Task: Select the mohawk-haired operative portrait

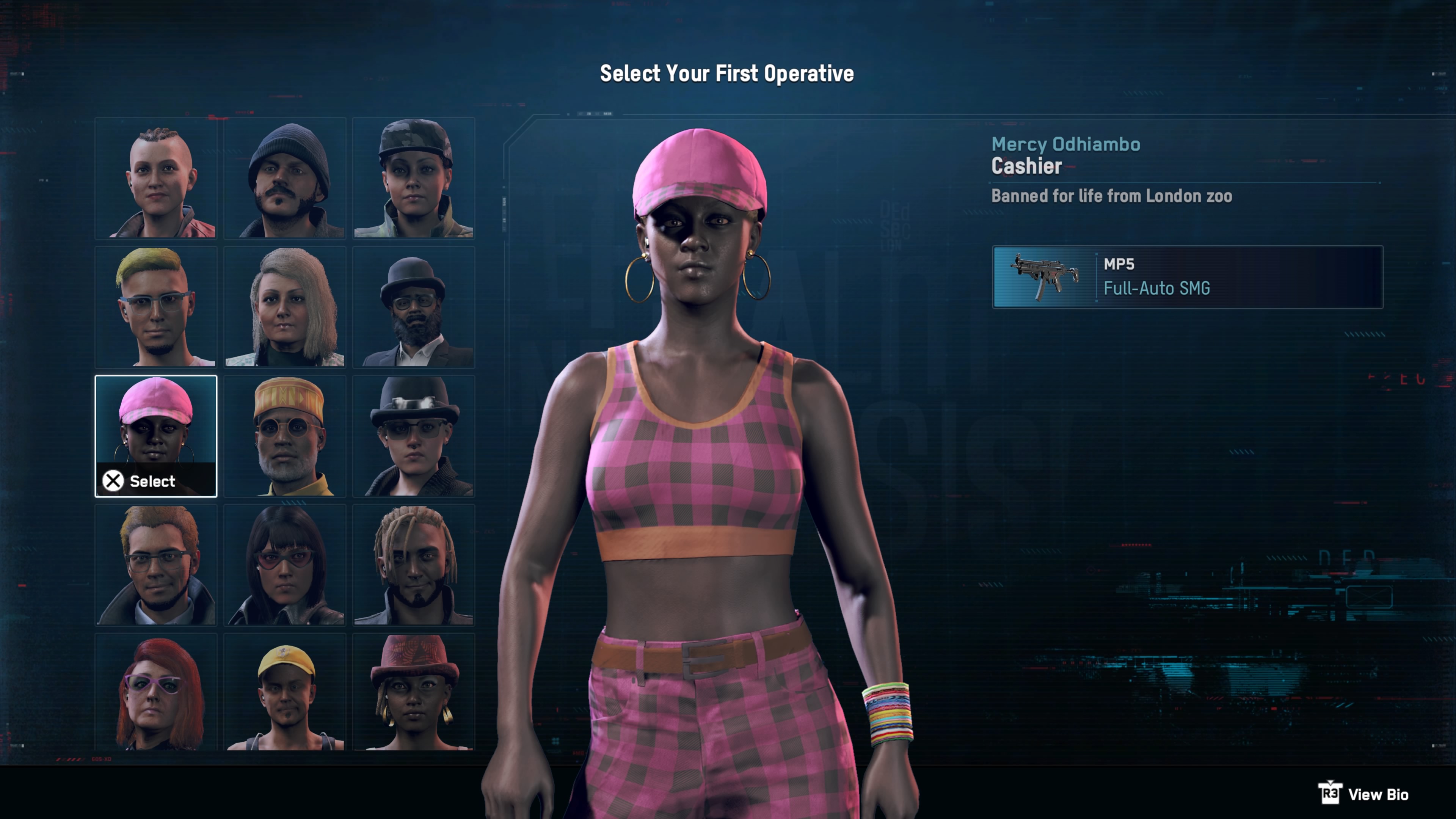Action: (156, 178)
